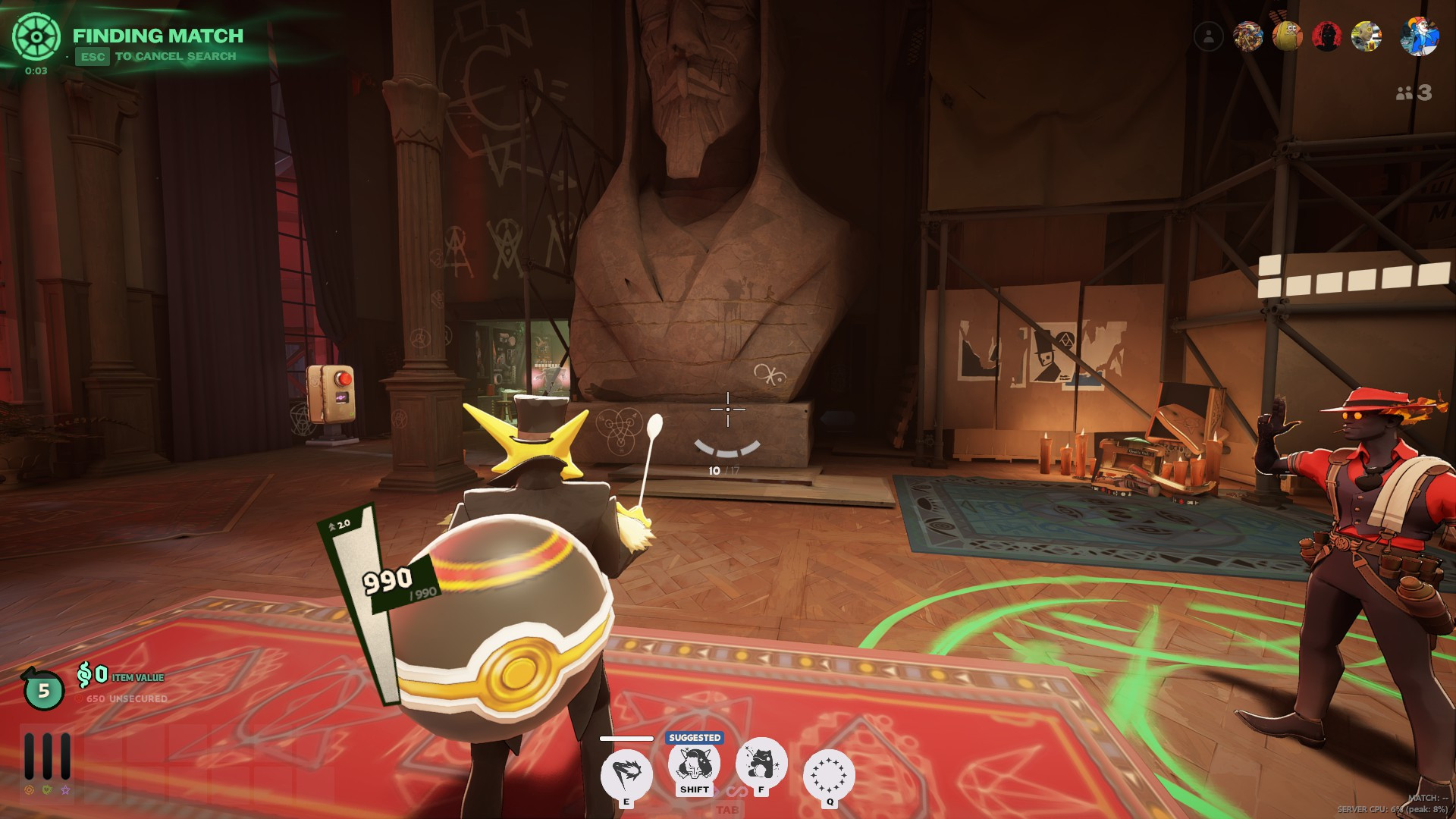Click the green vitality stat icon

[47, 790]
